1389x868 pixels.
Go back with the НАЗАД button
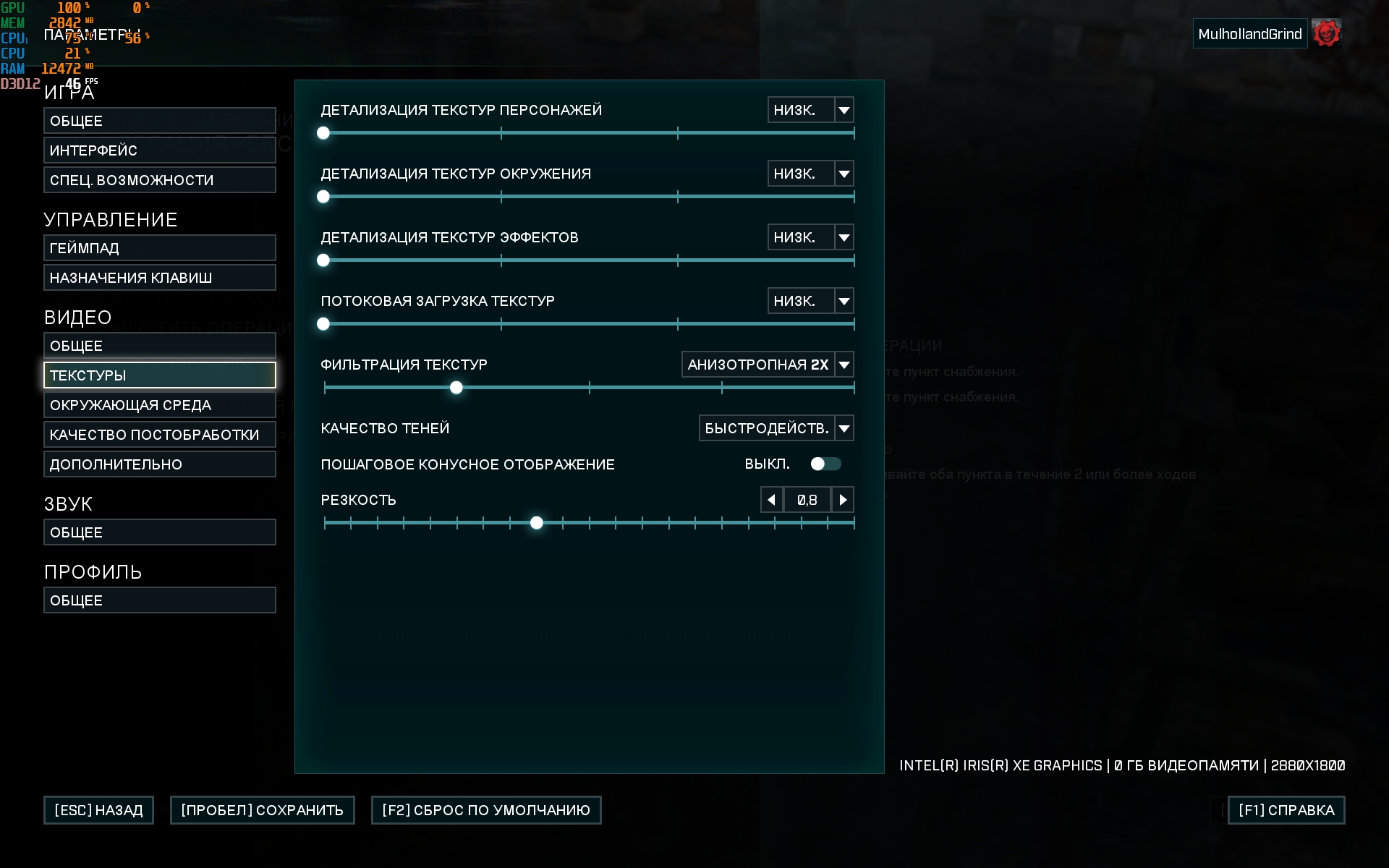click(x=98, y=810)
